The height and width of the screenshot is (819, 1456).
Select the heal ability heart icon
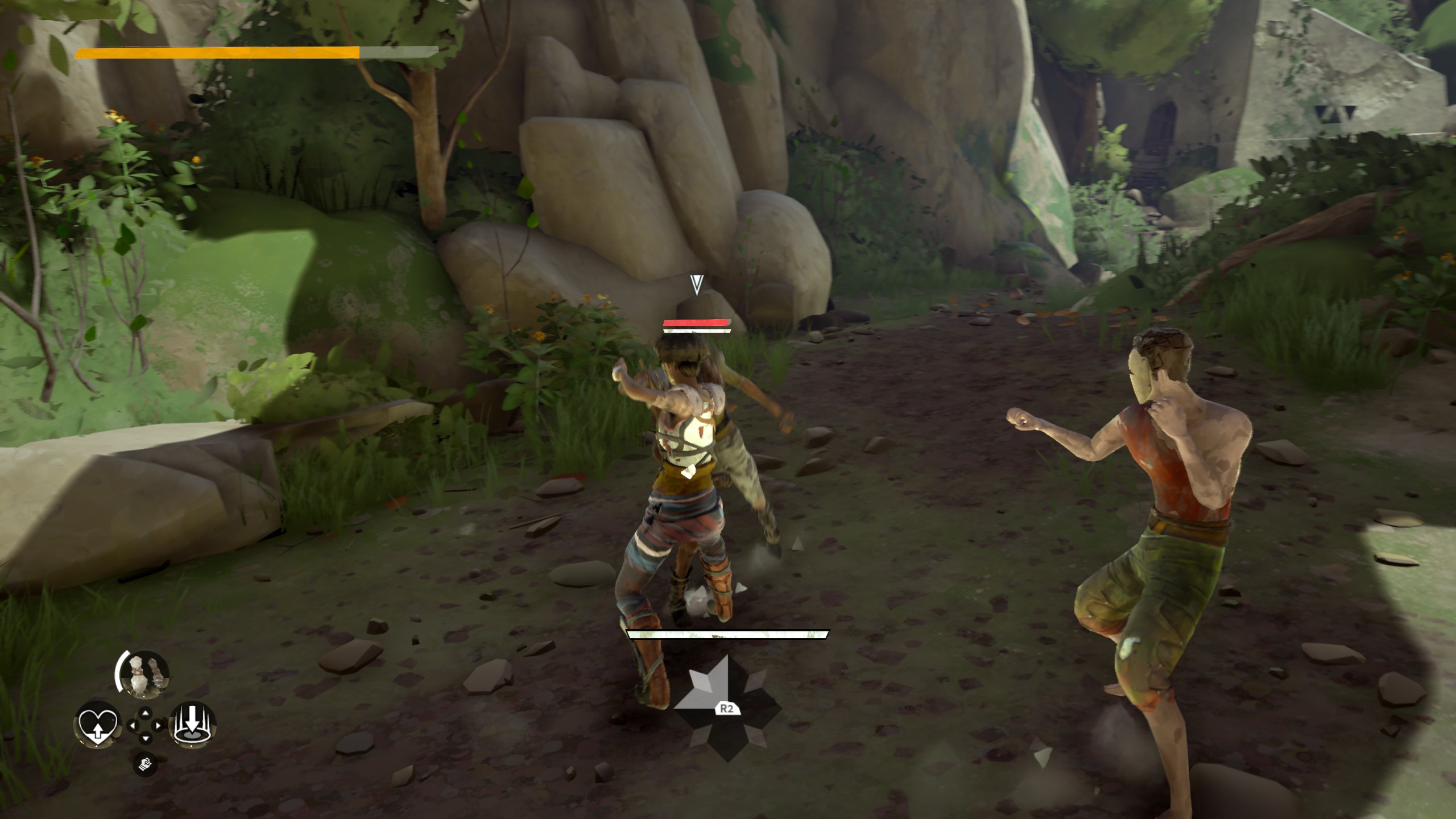pos(97,727)
